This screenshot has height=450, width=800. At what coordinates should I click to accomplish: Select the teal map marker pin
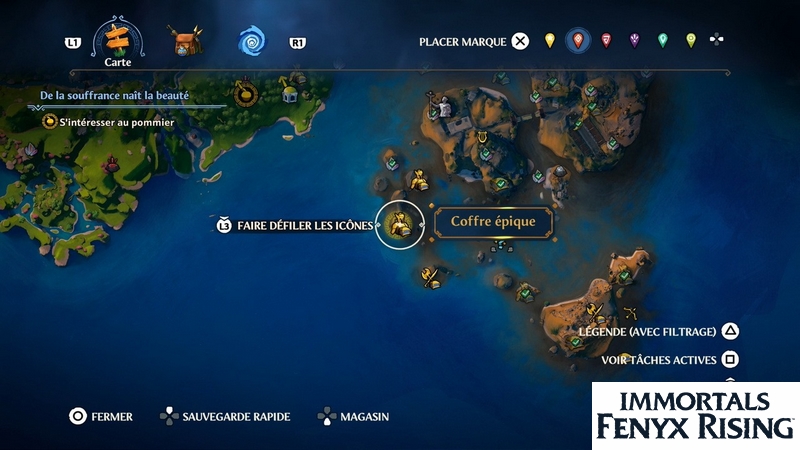[662, 41]
